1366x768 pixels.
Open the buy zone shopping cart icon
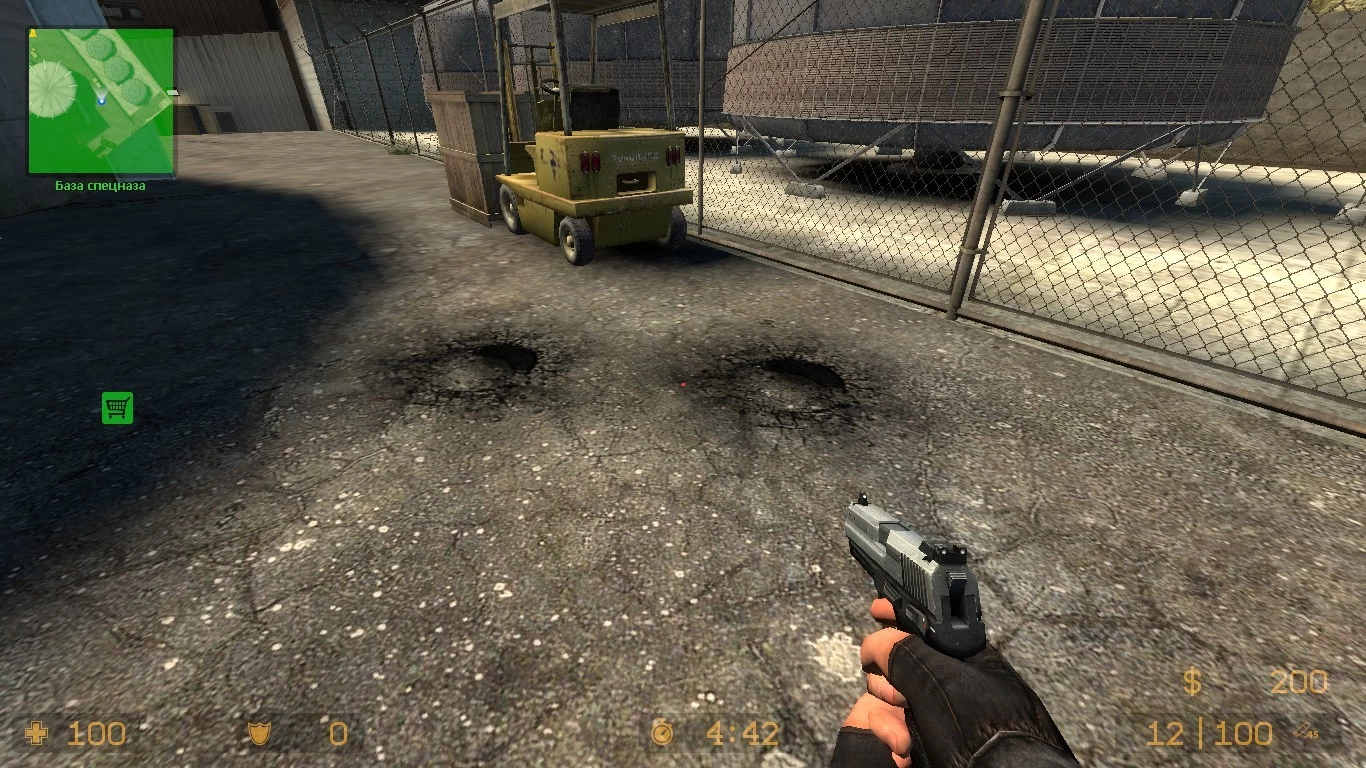[x=117, y=407]
